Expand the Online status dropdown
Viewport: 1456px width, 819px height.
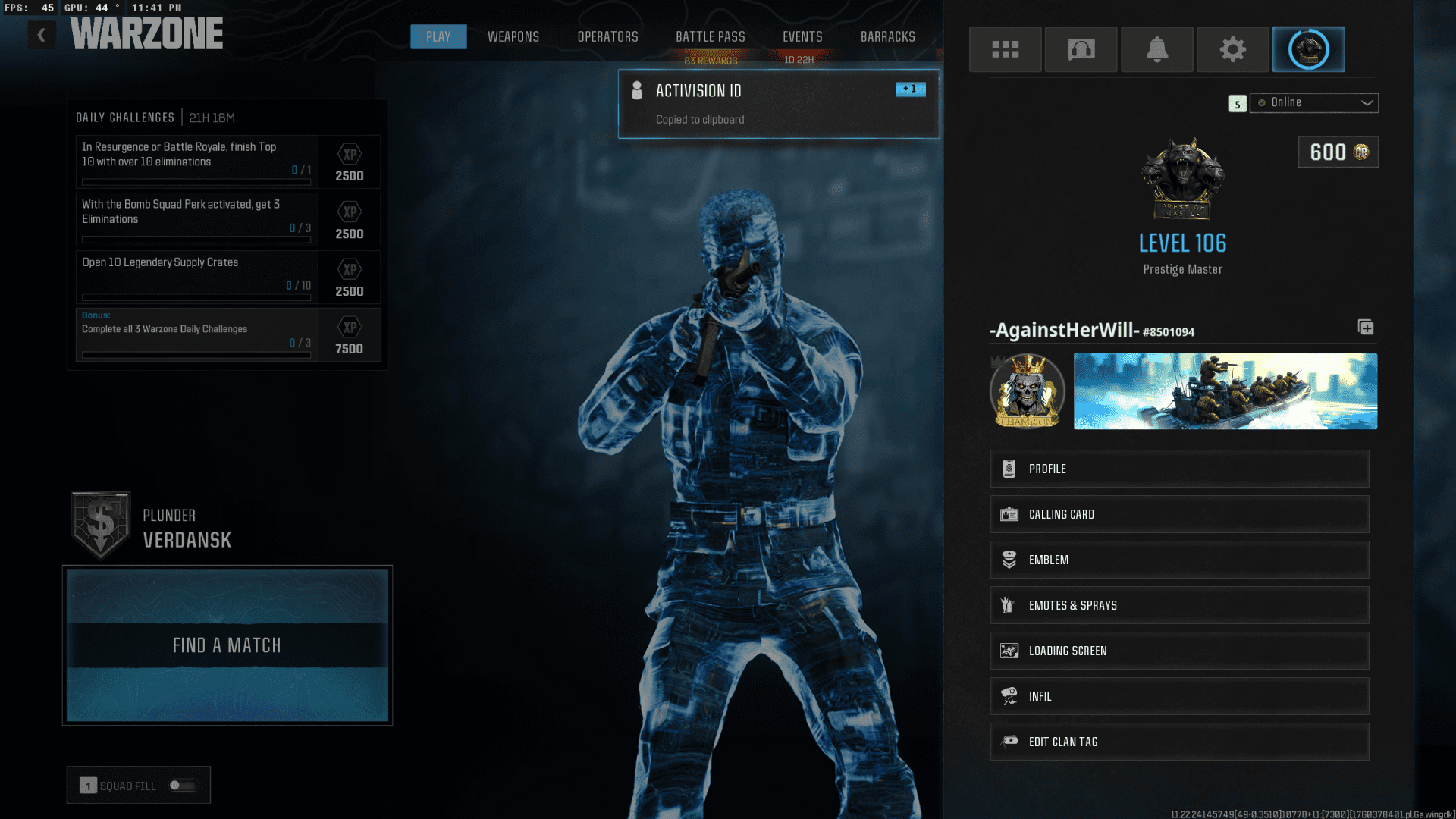[x=1313, y=102]
